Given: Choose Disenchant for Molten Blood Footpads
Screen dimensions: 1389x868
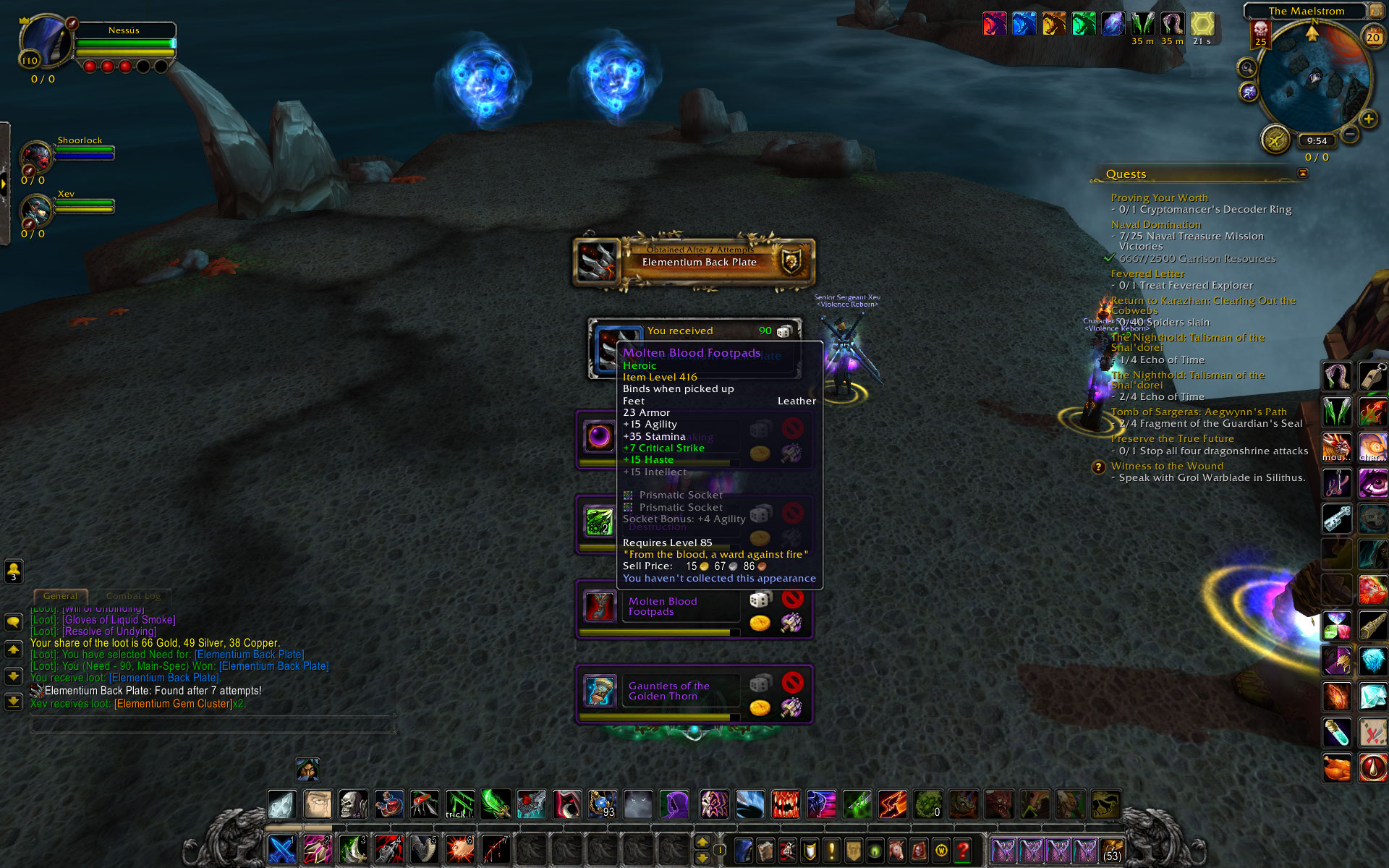Looking at the screenshot, I should 791,623.
